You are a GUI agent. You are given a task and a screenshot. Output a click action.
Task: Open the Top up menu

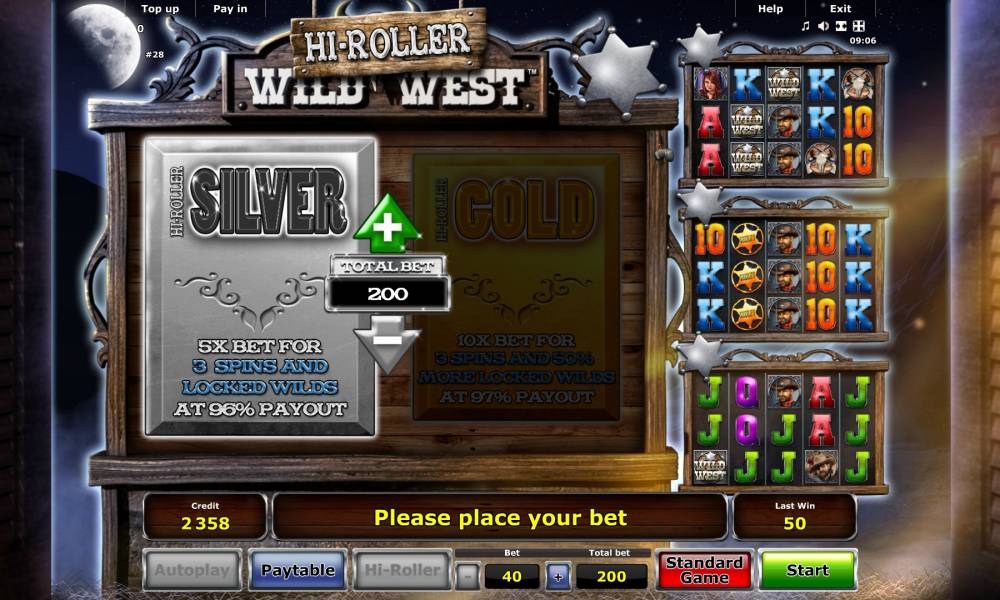(x=160, y=9)
